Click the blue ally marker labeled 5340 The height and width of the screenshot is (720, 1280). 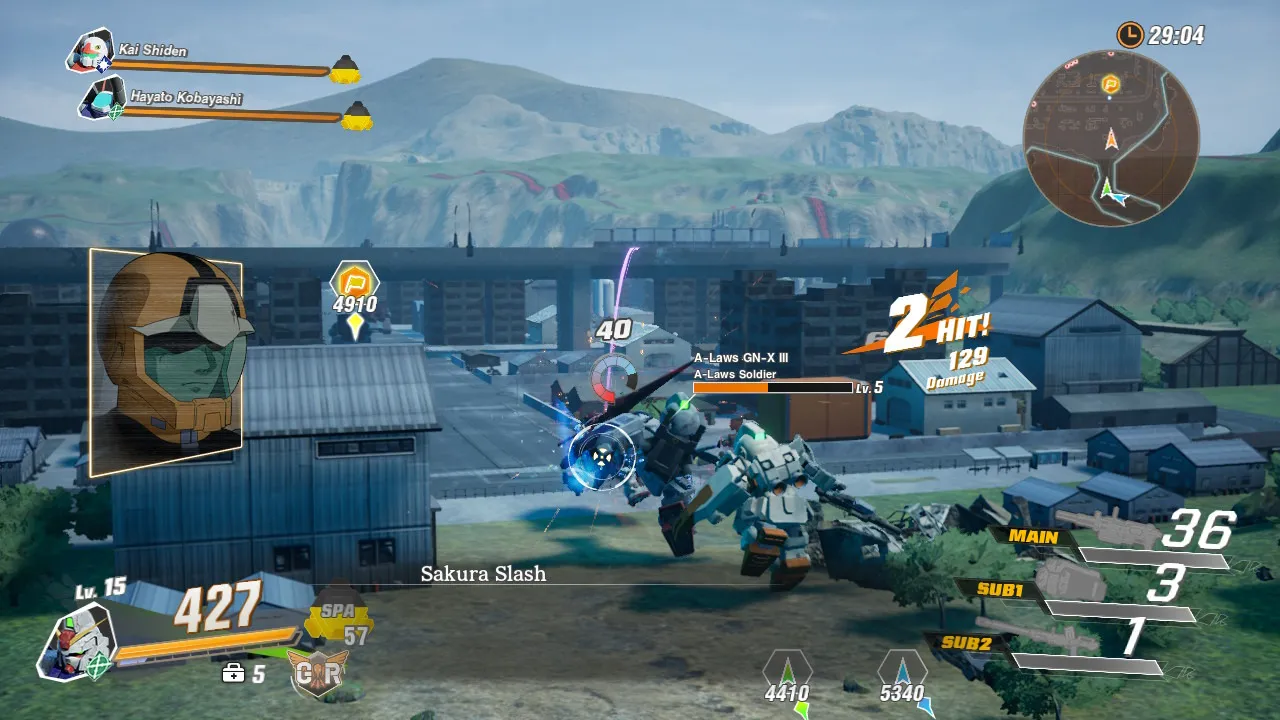pyautogui.click(x=902, y=670)
